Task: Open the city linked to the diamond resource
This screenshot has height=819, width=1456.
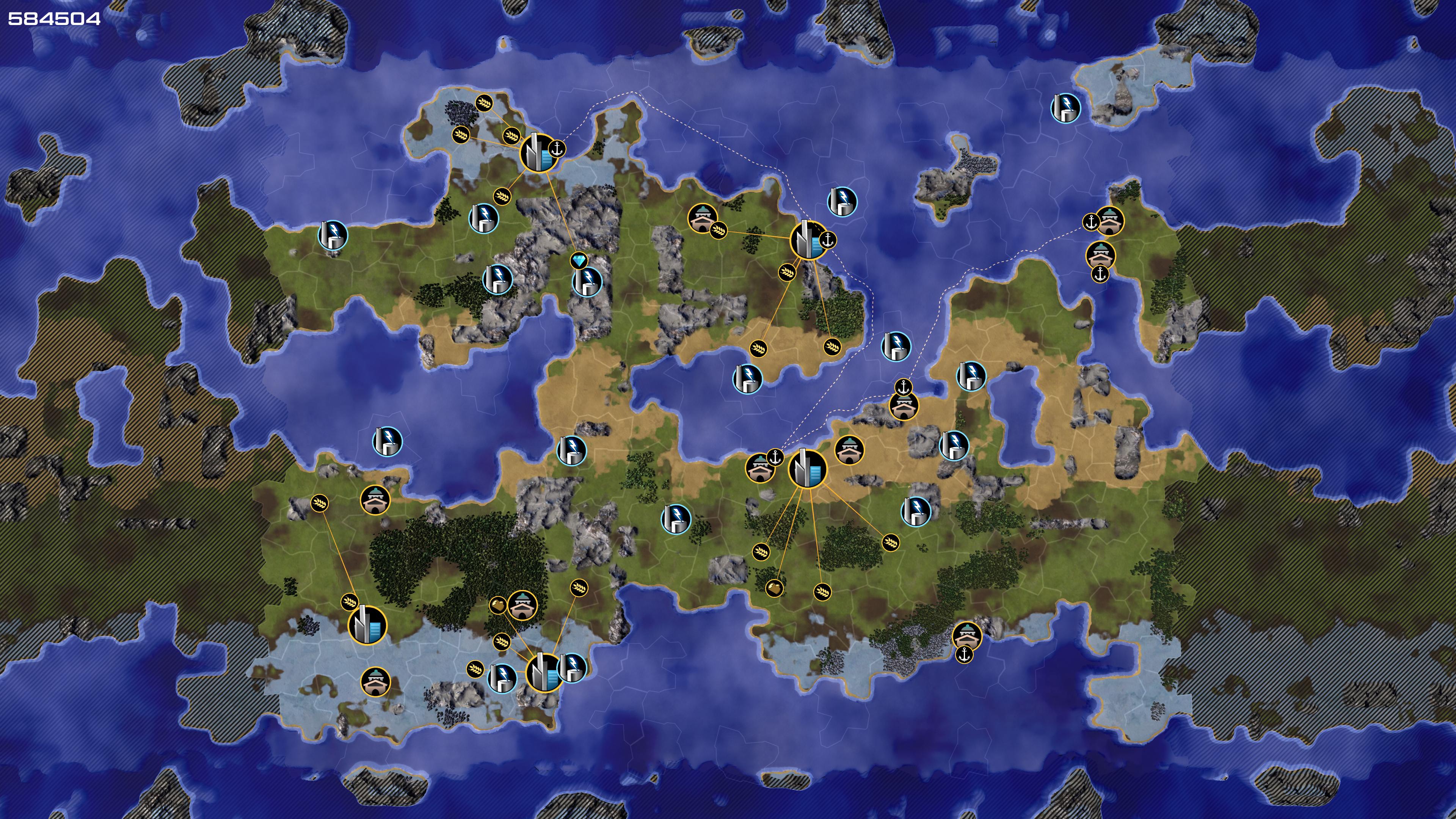Action: 538,152
